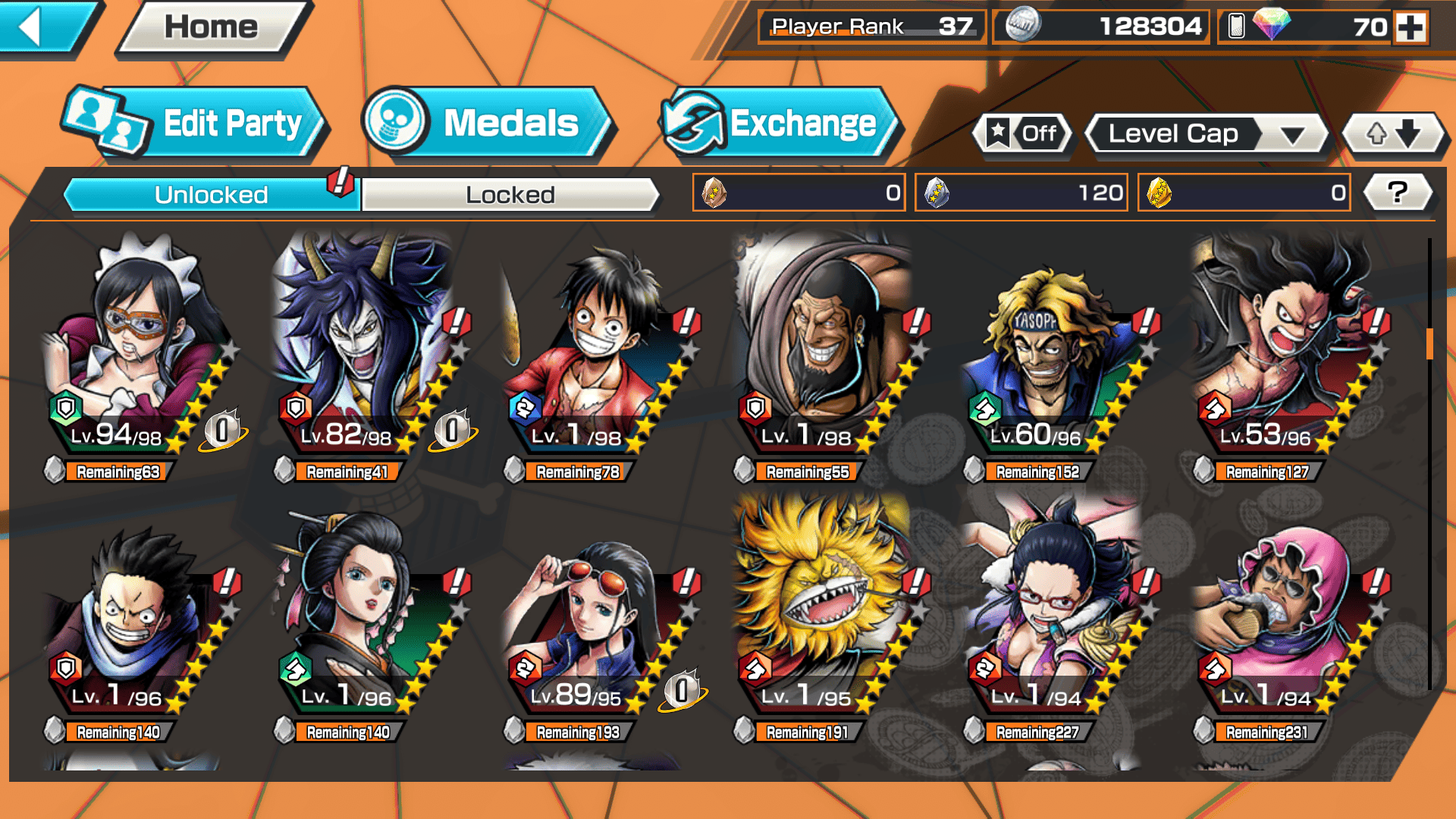Screen dimensions: 1456x819
Task: Return to the Home screen
Action: (212, 28)
